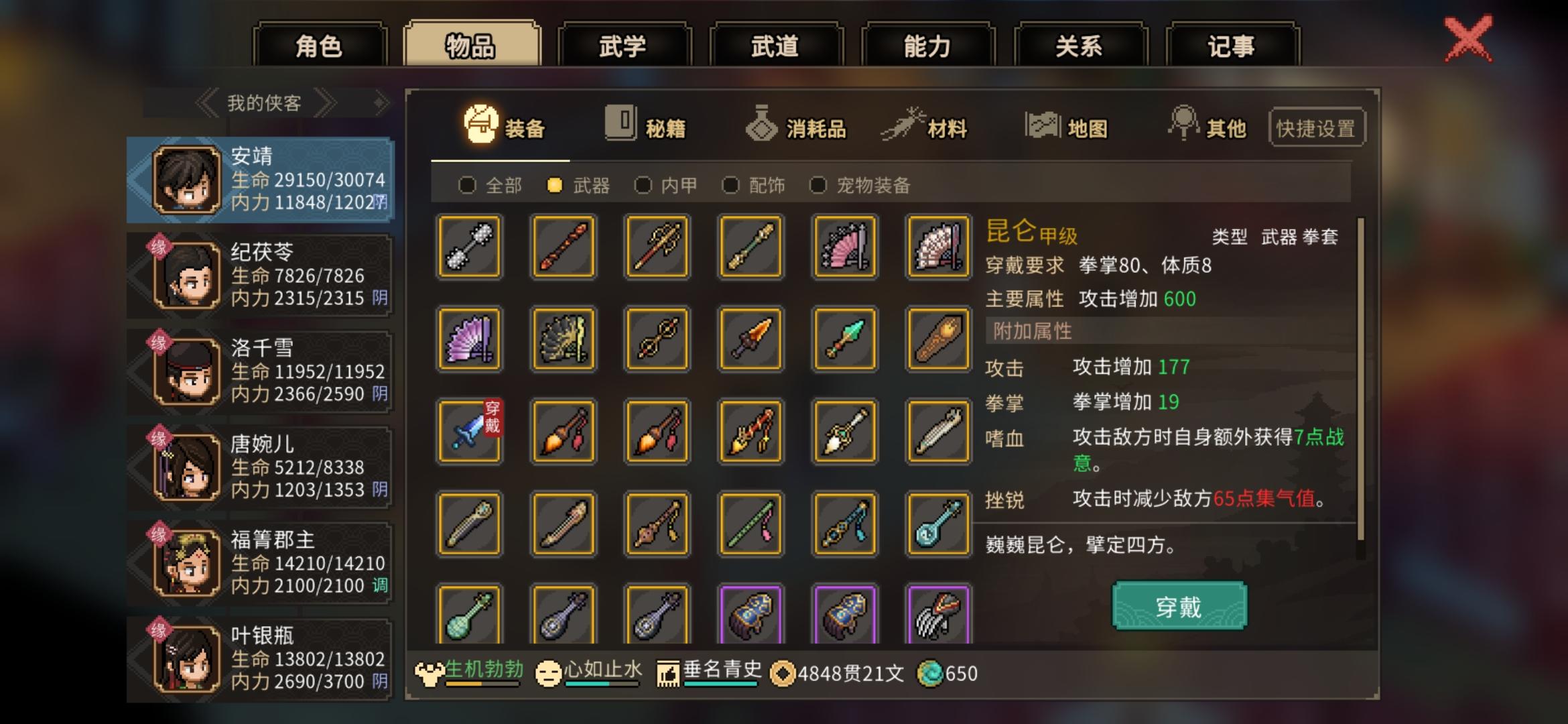Expand the next character with the right arrow
Screen dimensions: 1568x724
[x=326, y=102]
